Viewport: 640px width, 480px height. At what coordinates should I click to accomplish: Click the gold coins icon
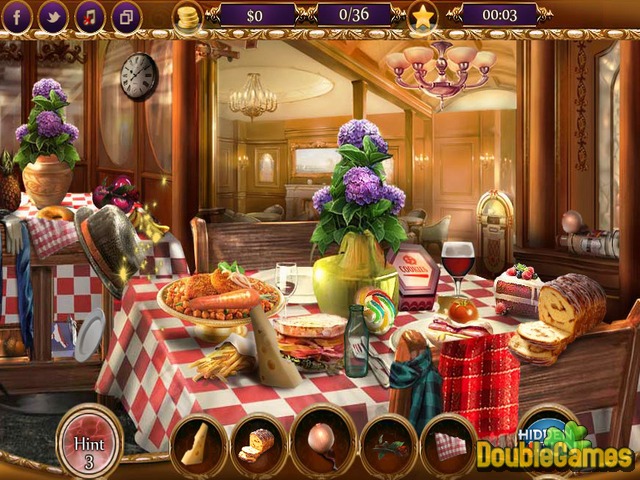coord(187,16)
